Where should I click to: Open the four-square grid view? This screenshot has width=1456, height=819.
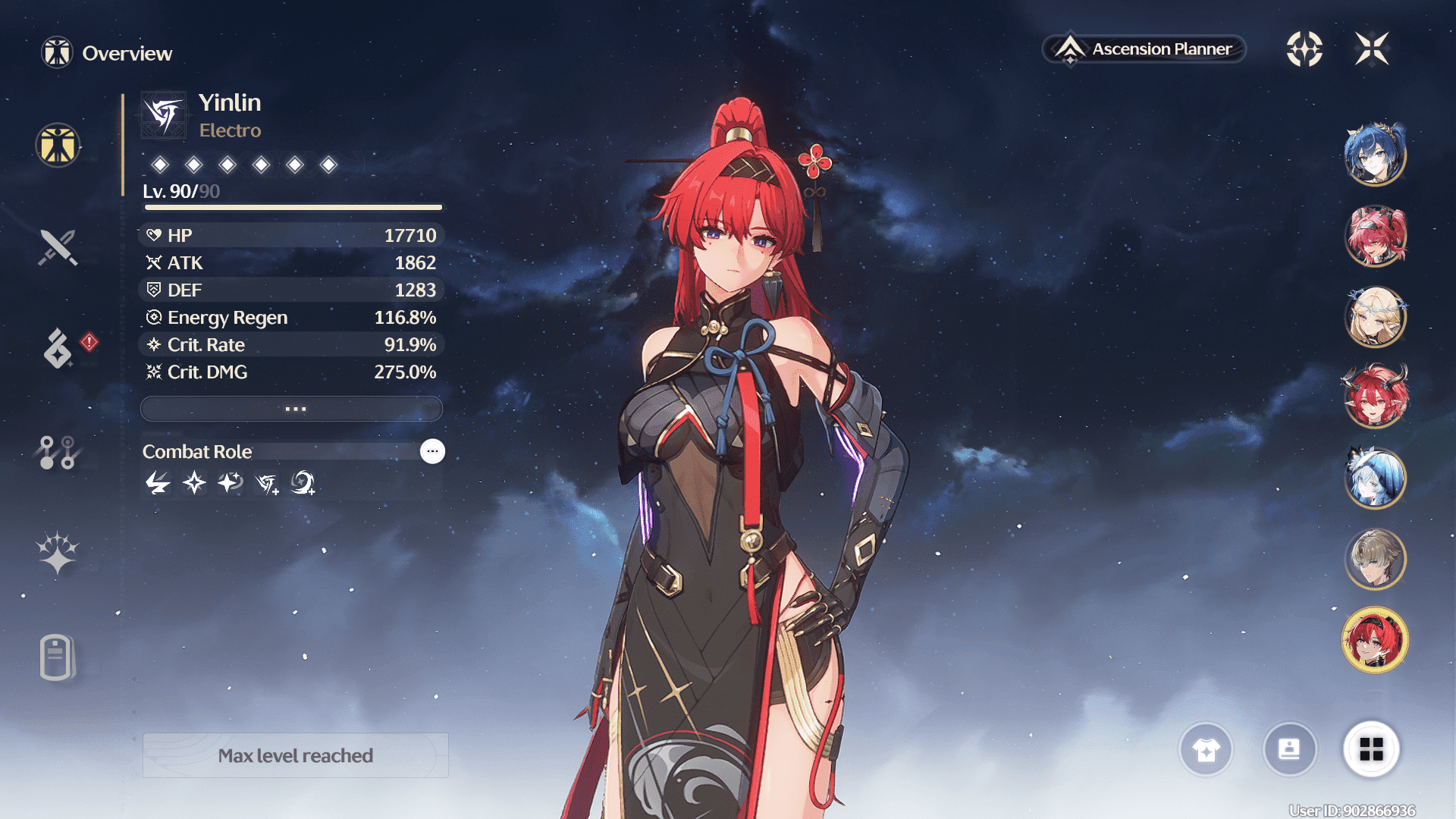(x=1371, y=750)
